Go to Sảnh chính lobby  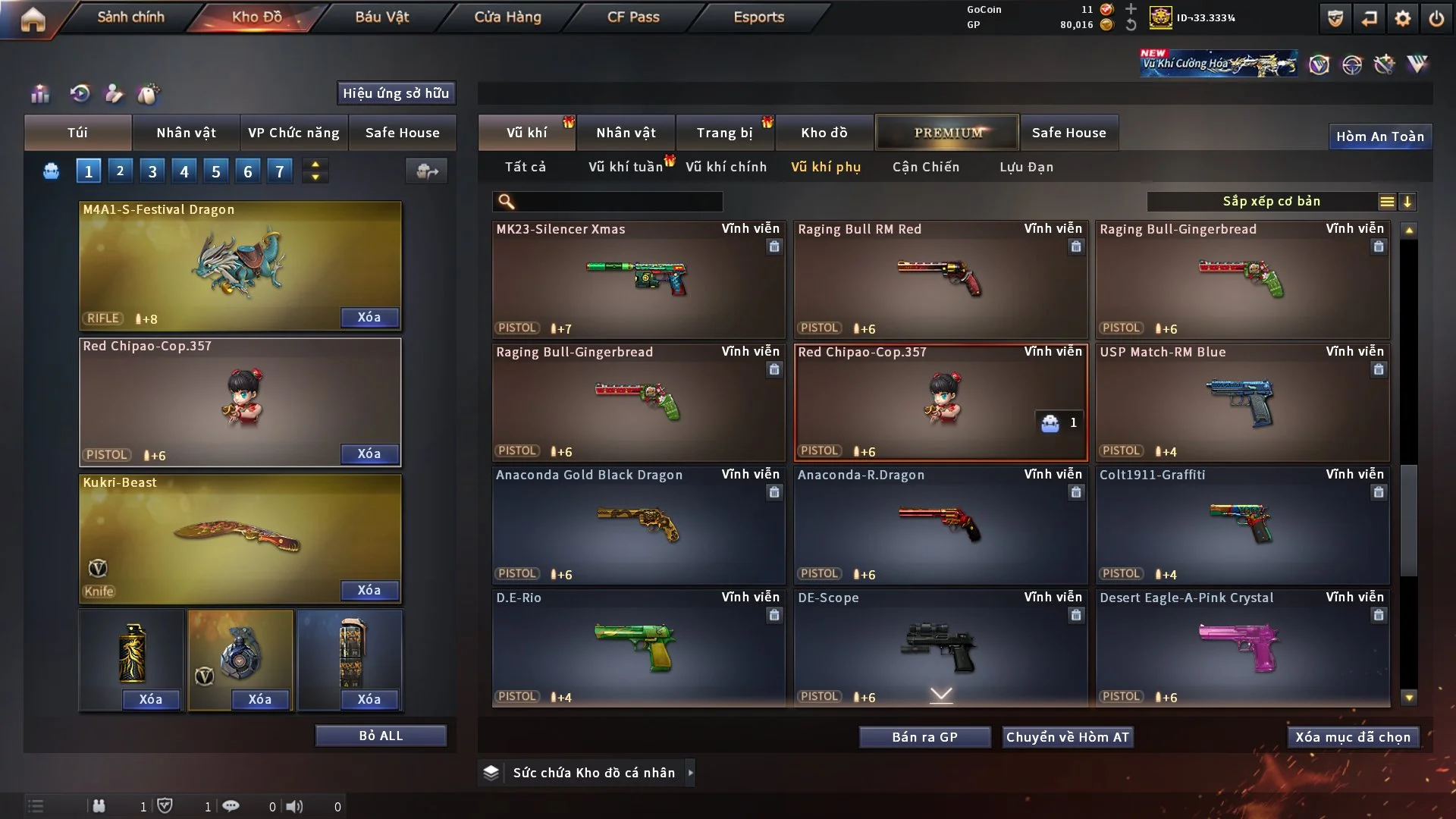point(130,17)
